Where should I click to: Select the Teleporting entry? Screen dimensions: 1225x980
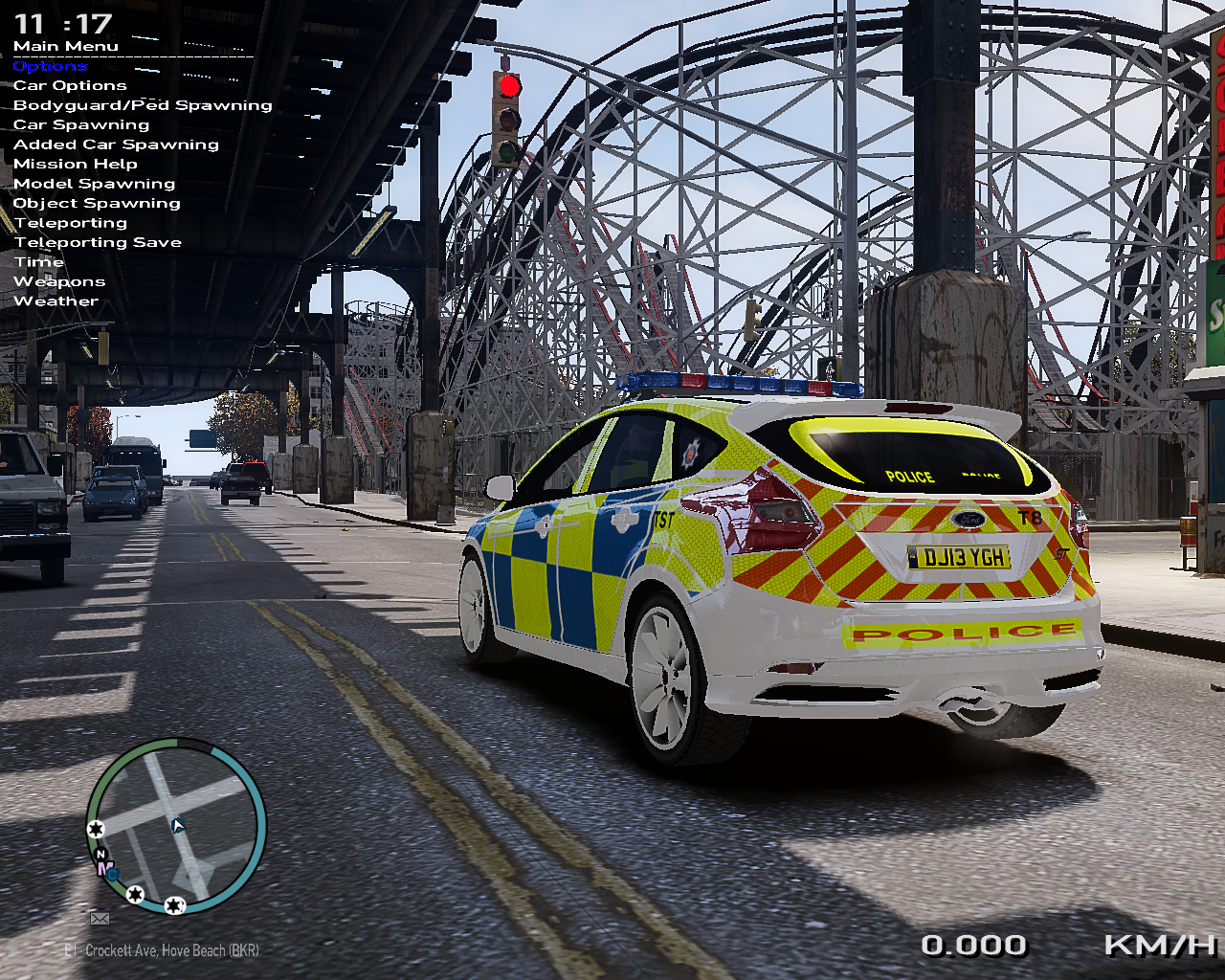(x=71, y=223)
